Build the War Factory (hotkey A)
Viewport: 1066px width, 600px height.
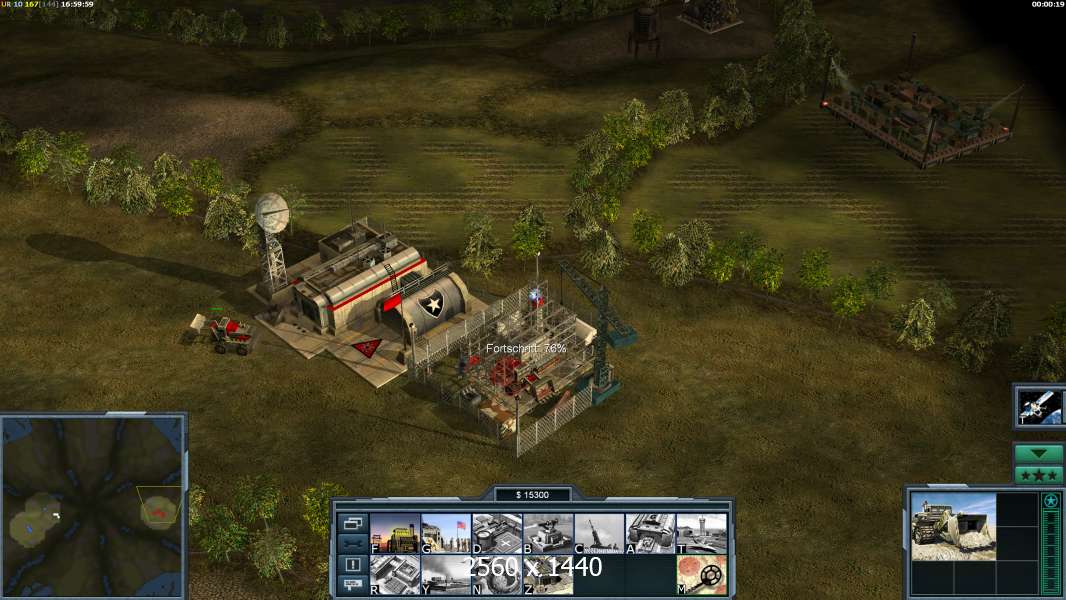pos(650,533)
